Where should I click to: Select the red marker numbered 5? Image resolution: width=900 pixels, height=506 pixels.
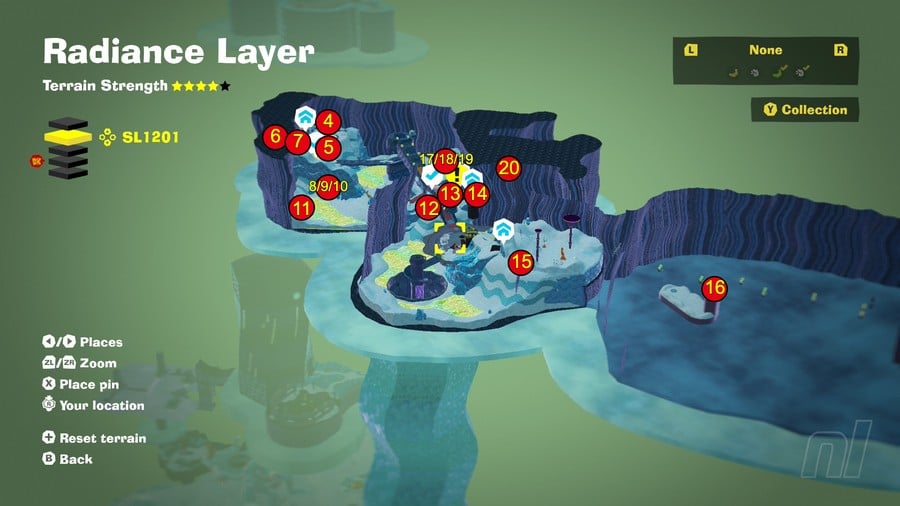(x=328, y=148)
